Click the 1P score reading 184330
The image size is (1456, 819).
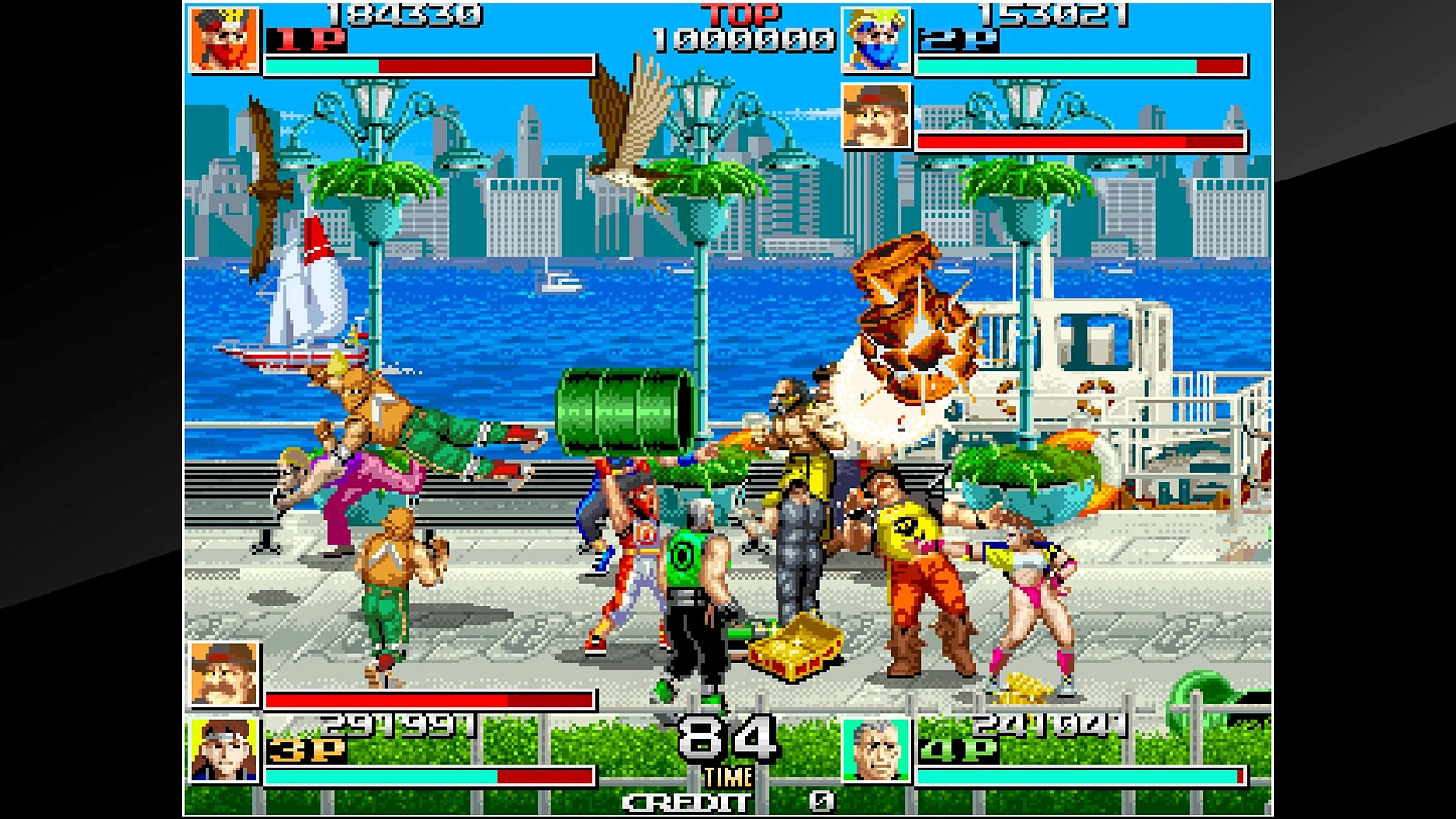point(406,14)
